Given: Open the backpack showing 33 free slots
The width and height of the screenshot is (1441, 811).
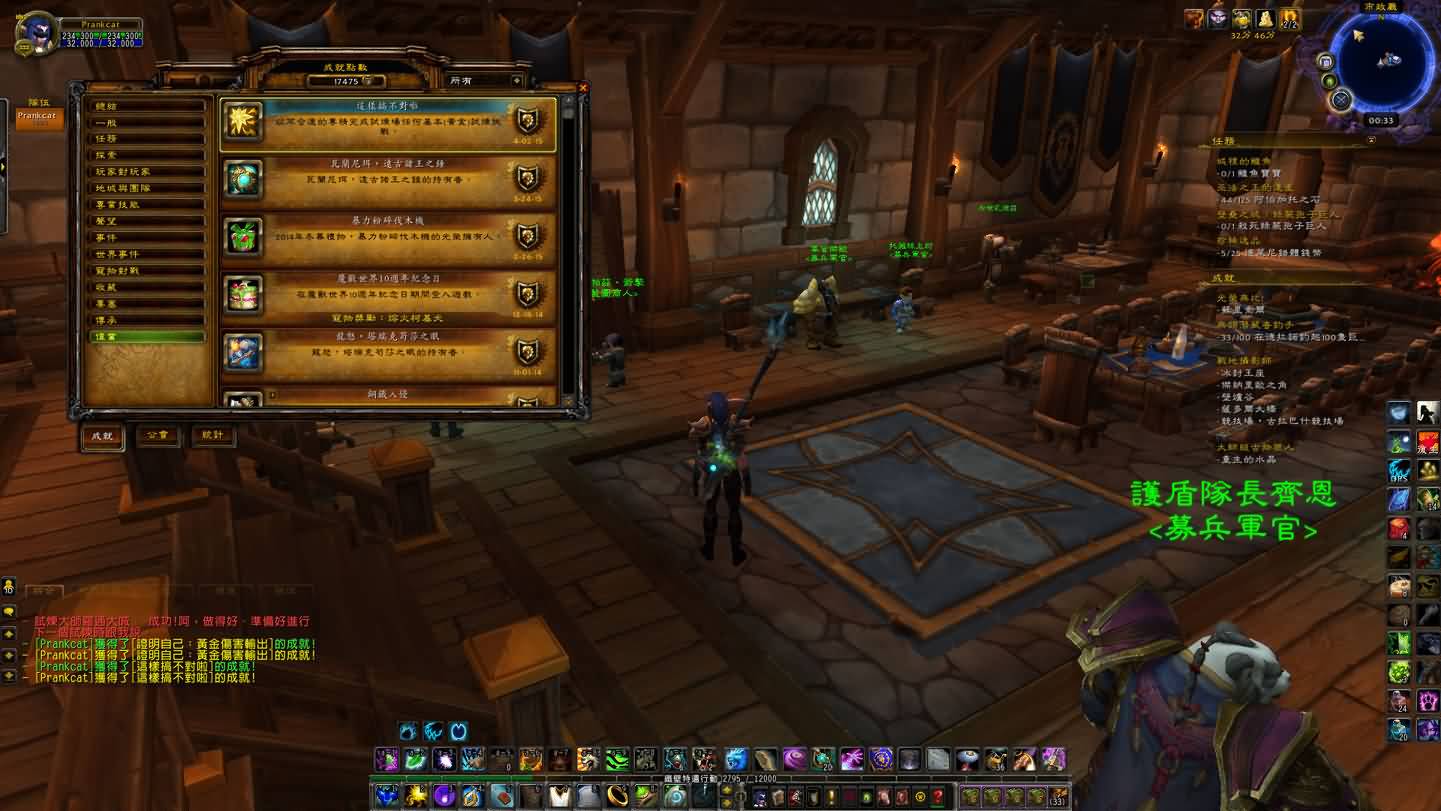Looking at the screenshot, I should [1058, 797].
